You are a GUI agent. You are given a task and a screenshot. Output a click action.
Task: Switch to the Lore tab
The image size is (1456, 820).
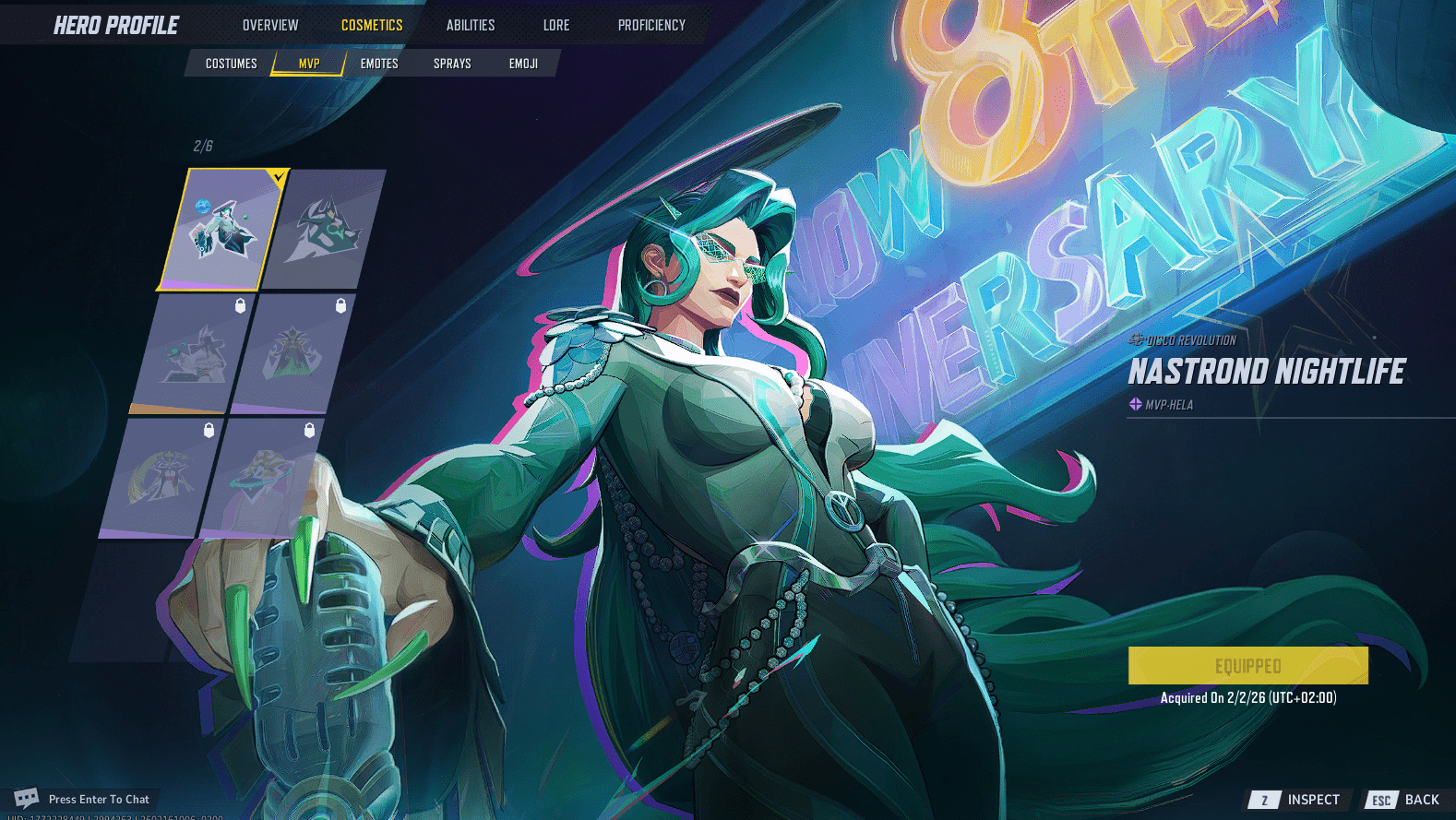coord(556,25)
